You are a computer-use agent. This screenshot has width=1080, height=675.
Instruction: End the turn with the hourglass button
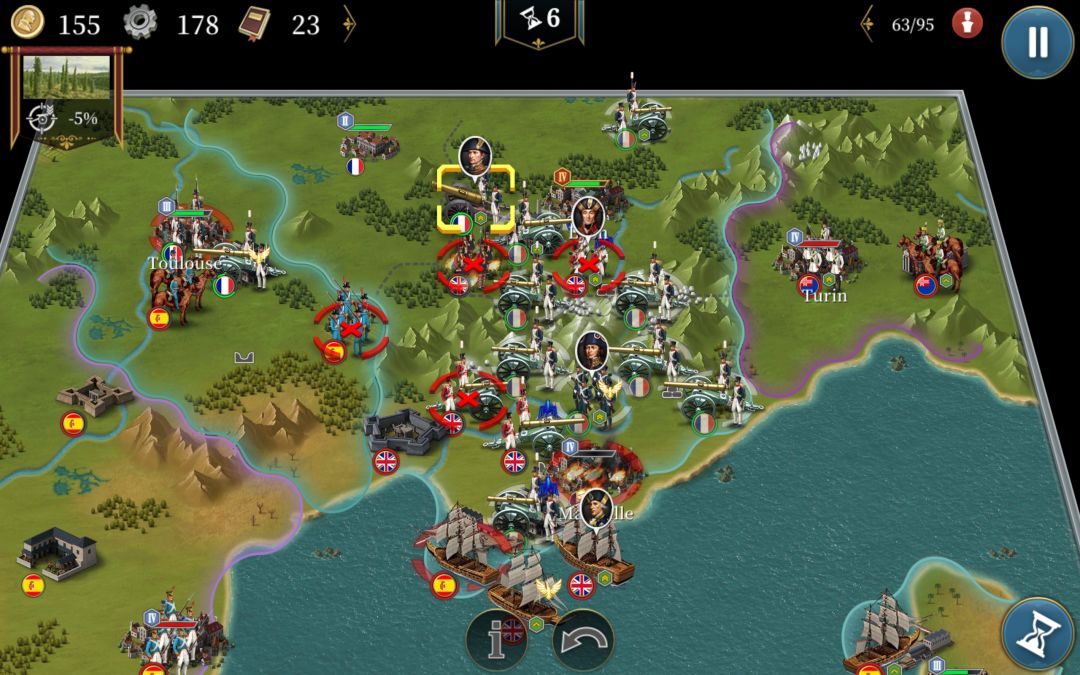[1037, 634]
